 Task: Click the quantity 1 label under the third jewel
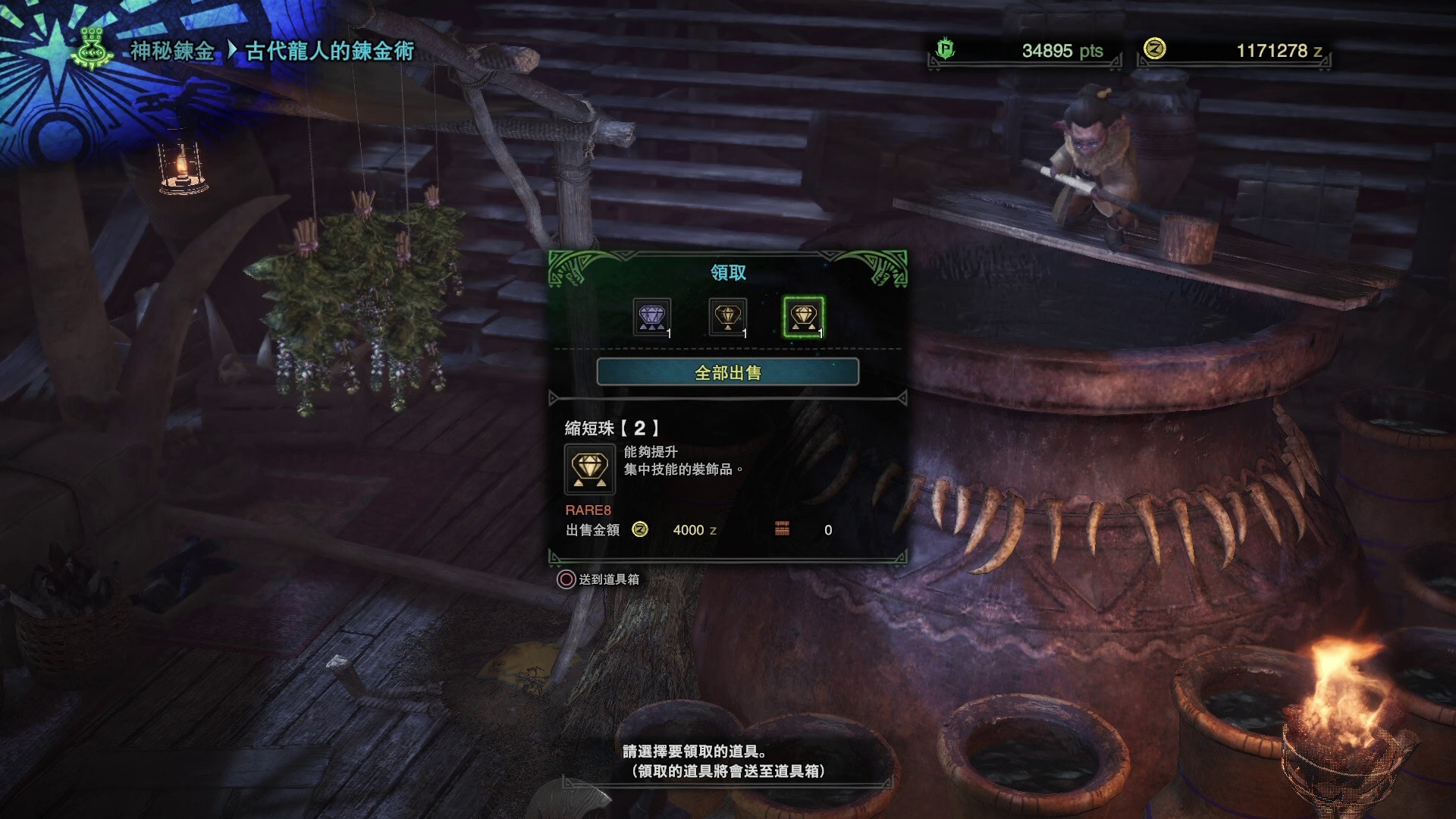(821, 333)
